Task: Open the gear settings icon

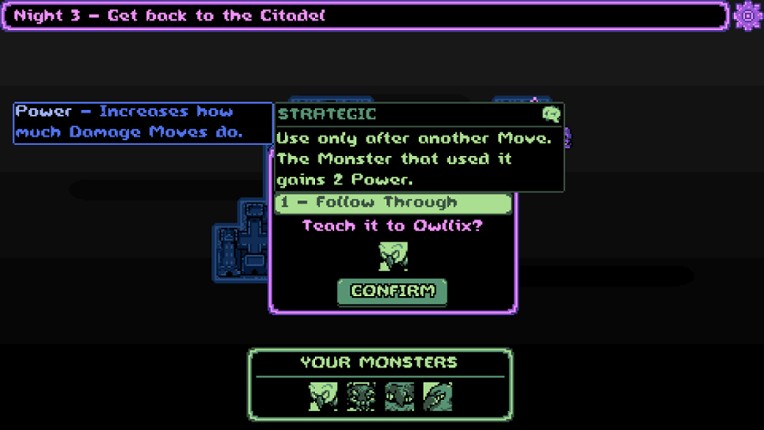Action: 747,16
